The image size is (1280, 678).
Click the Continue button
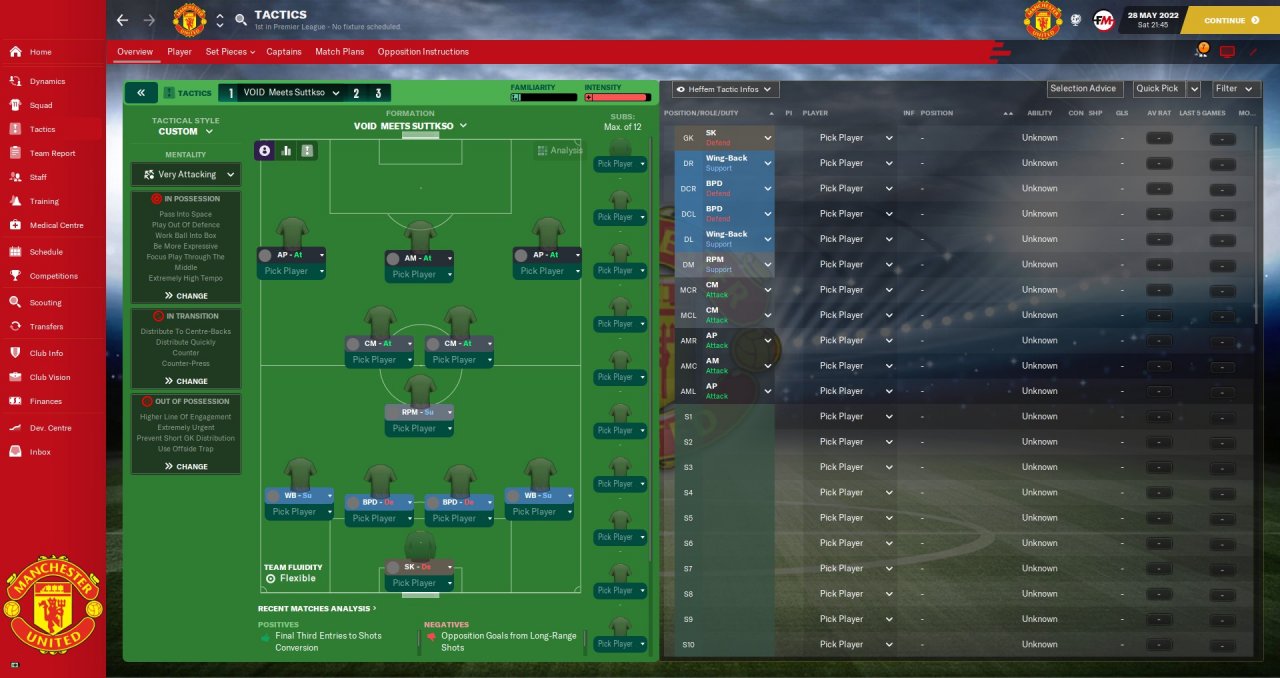(x=1230, y=20)
